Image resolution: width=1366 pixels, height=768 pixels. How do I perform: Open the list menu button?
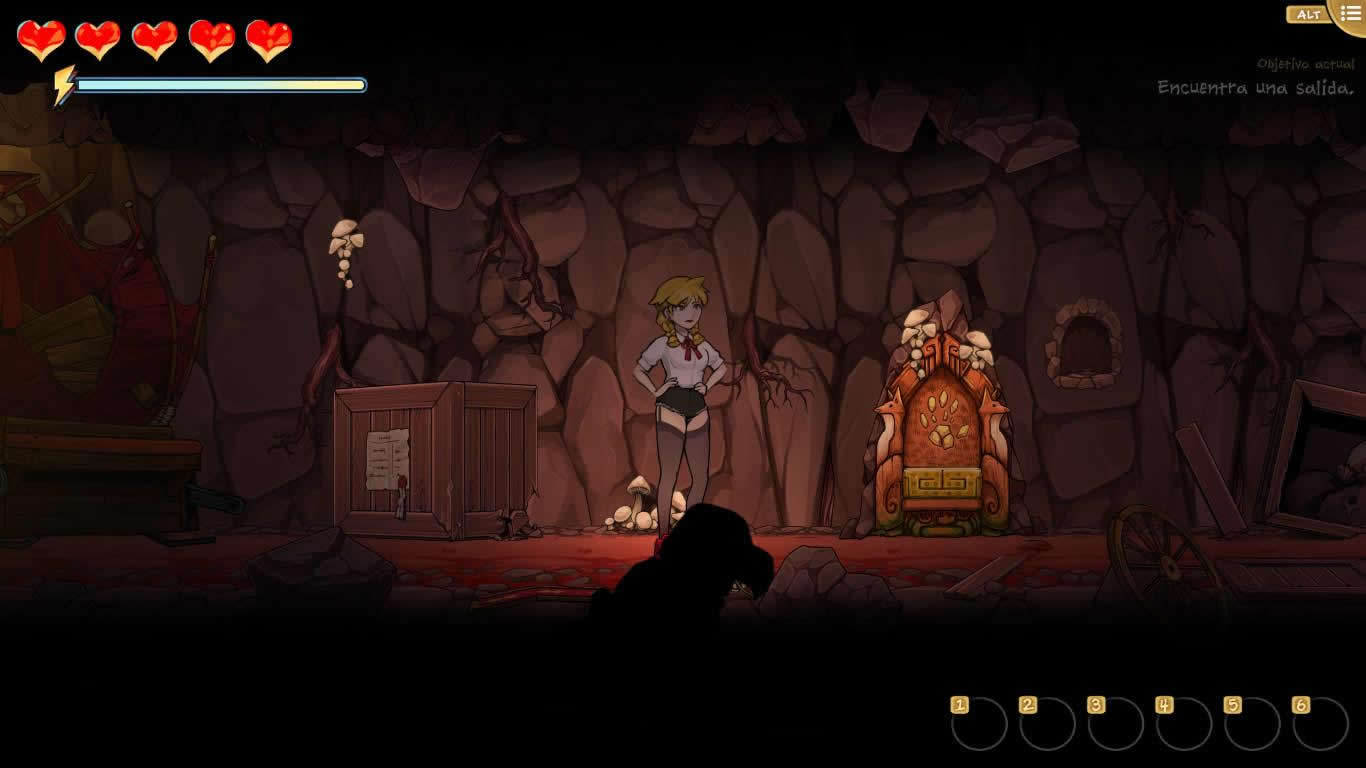pos(1349,14)
